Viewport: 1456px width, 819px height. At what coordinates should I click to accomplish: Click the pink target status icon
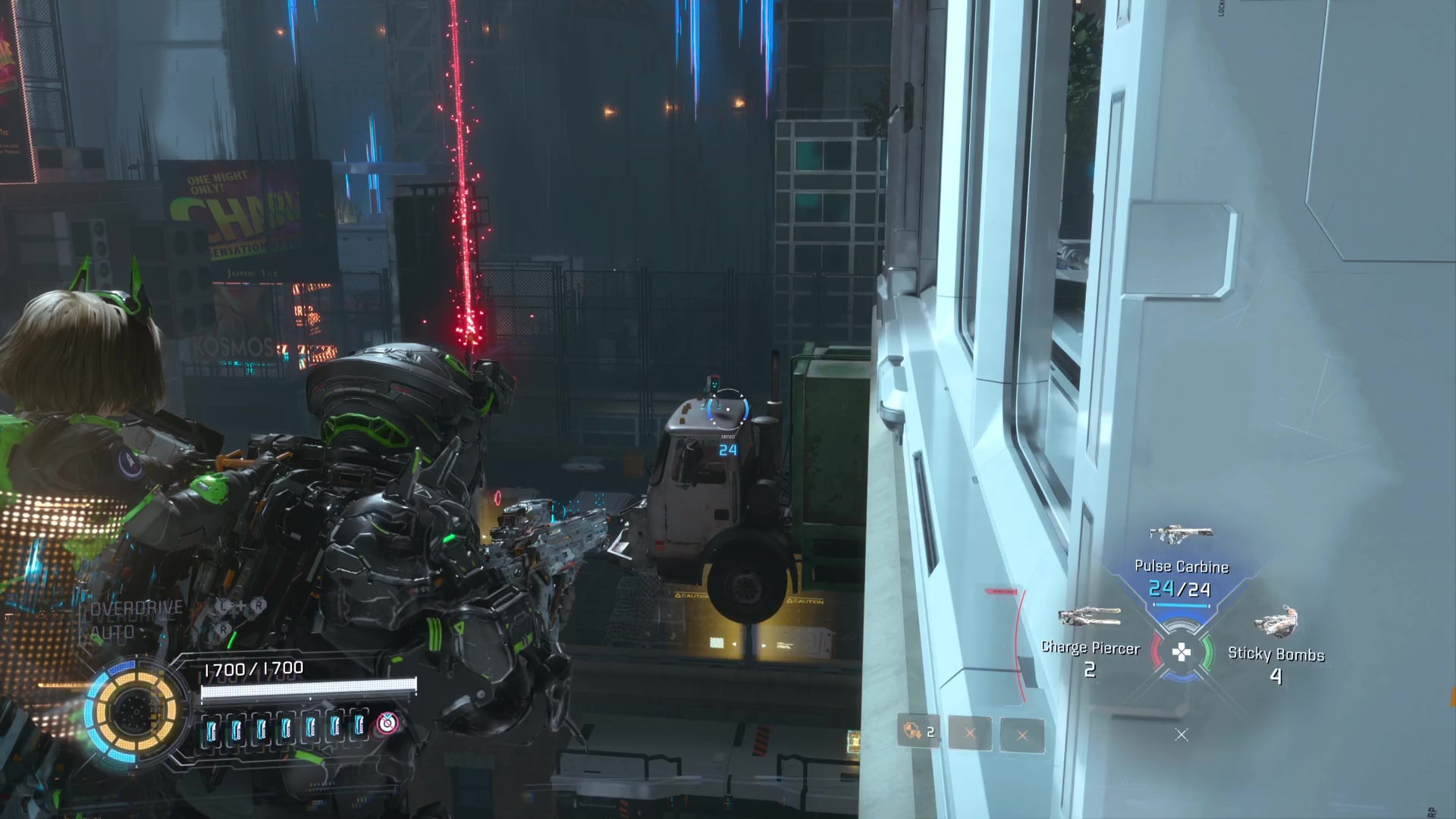pyautogui.click(x=387, y=723)
